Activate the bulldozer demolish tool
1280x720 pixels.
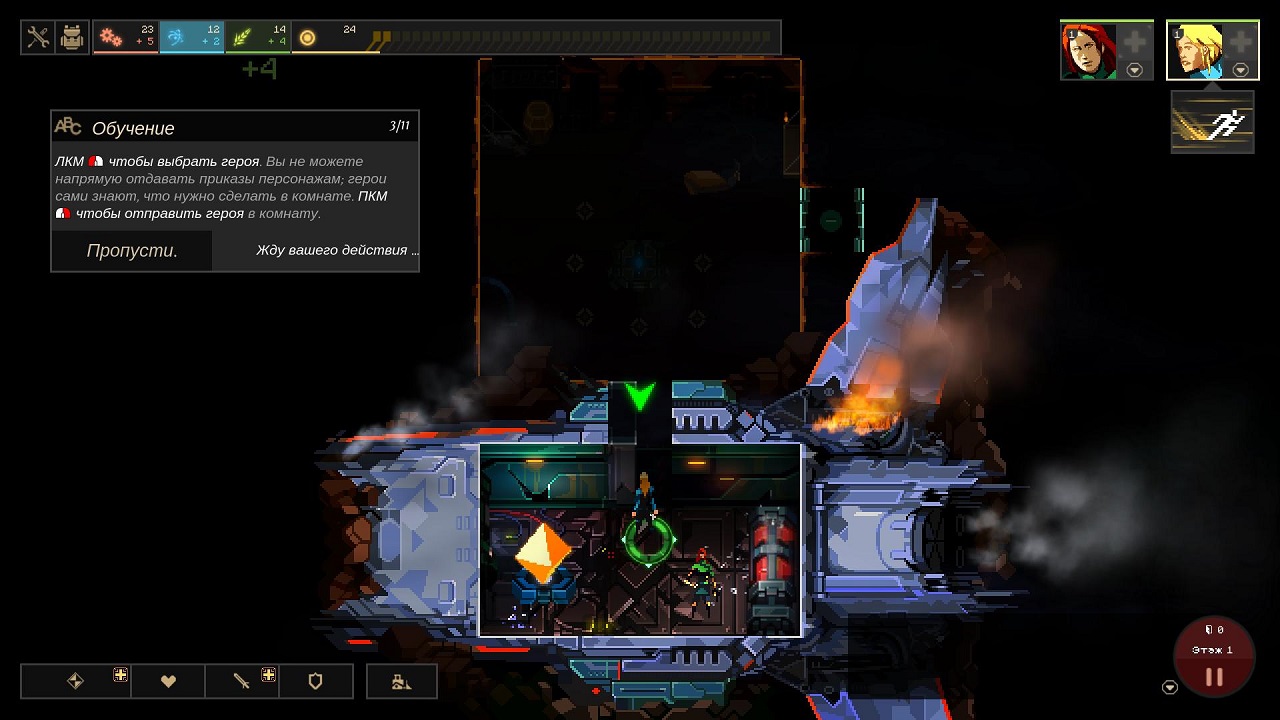click(401, 681)
